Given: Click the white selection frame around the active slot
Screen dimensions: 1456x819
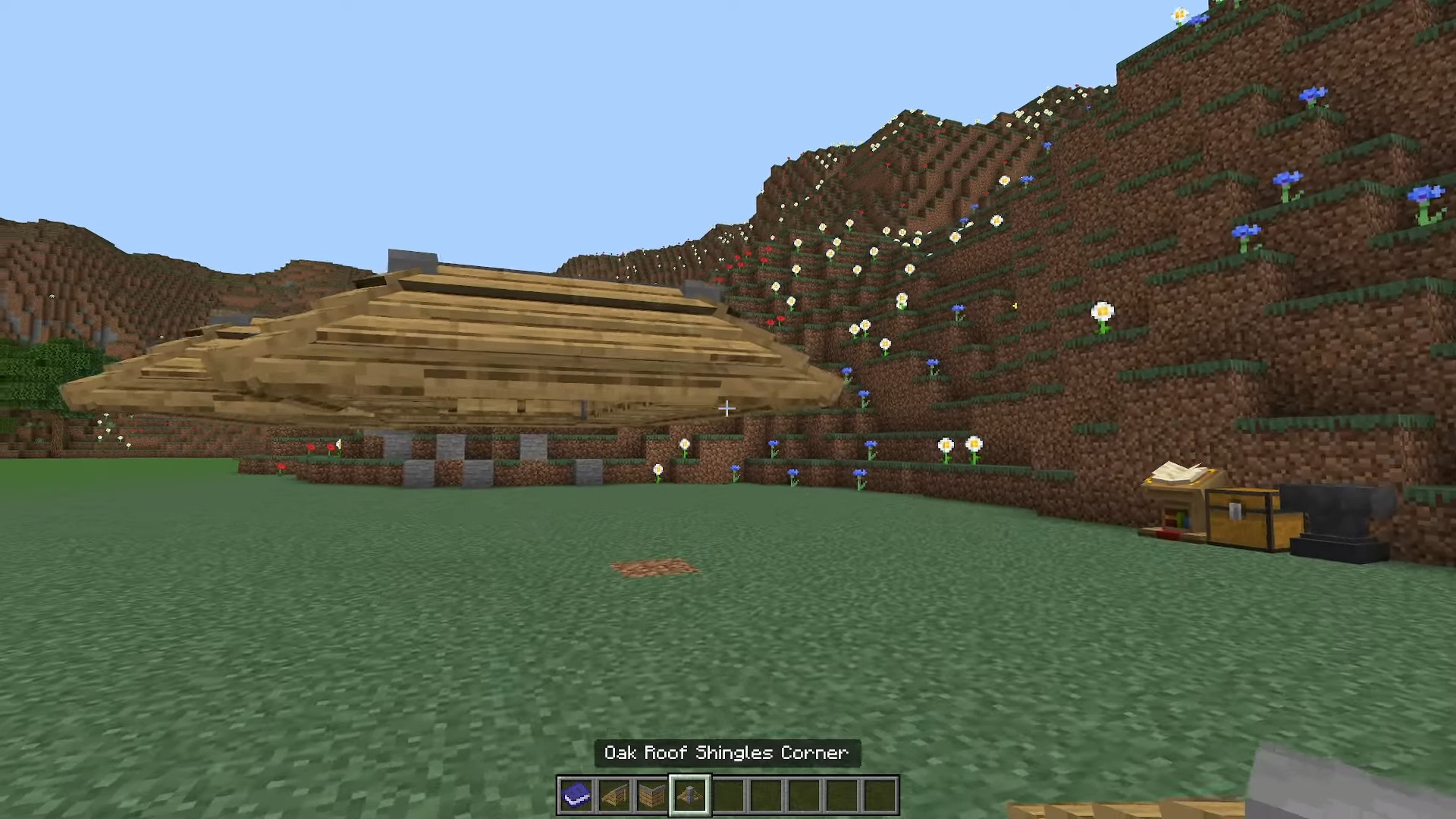Looking at the screenshot, I should (689, 775).
